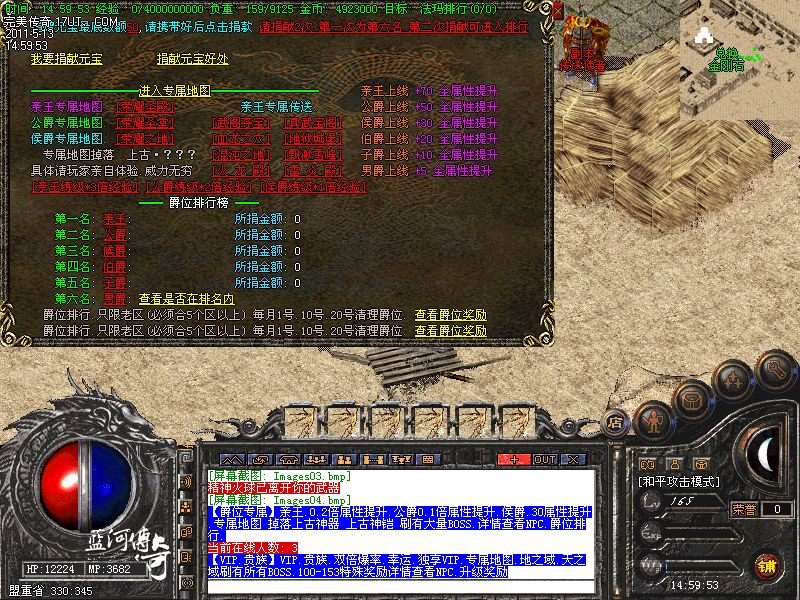
Task: Close the NPC dialog window
Action: 559,12
